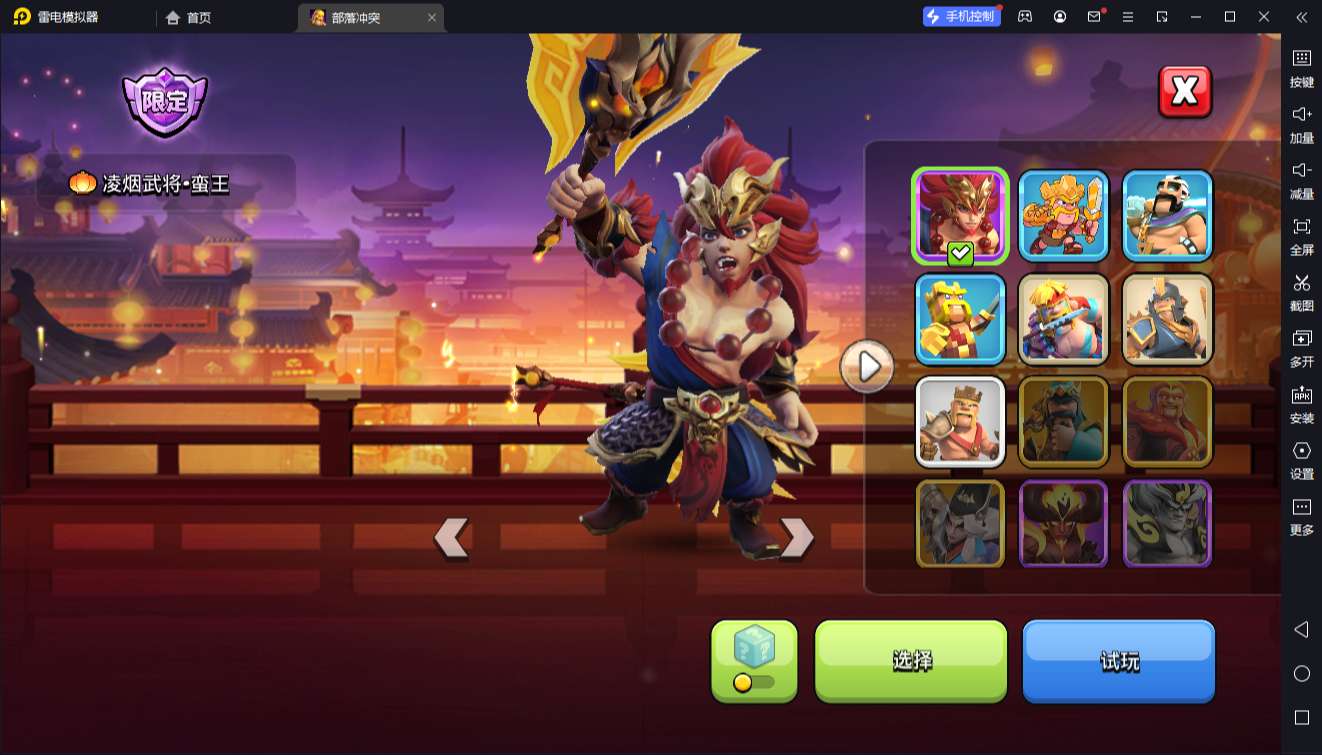Image resolution: width=1322 pixels, height=755 pixels.
Task: Choose the dimmed grey stone-faced king skin
Action: tap(1167, 524)
